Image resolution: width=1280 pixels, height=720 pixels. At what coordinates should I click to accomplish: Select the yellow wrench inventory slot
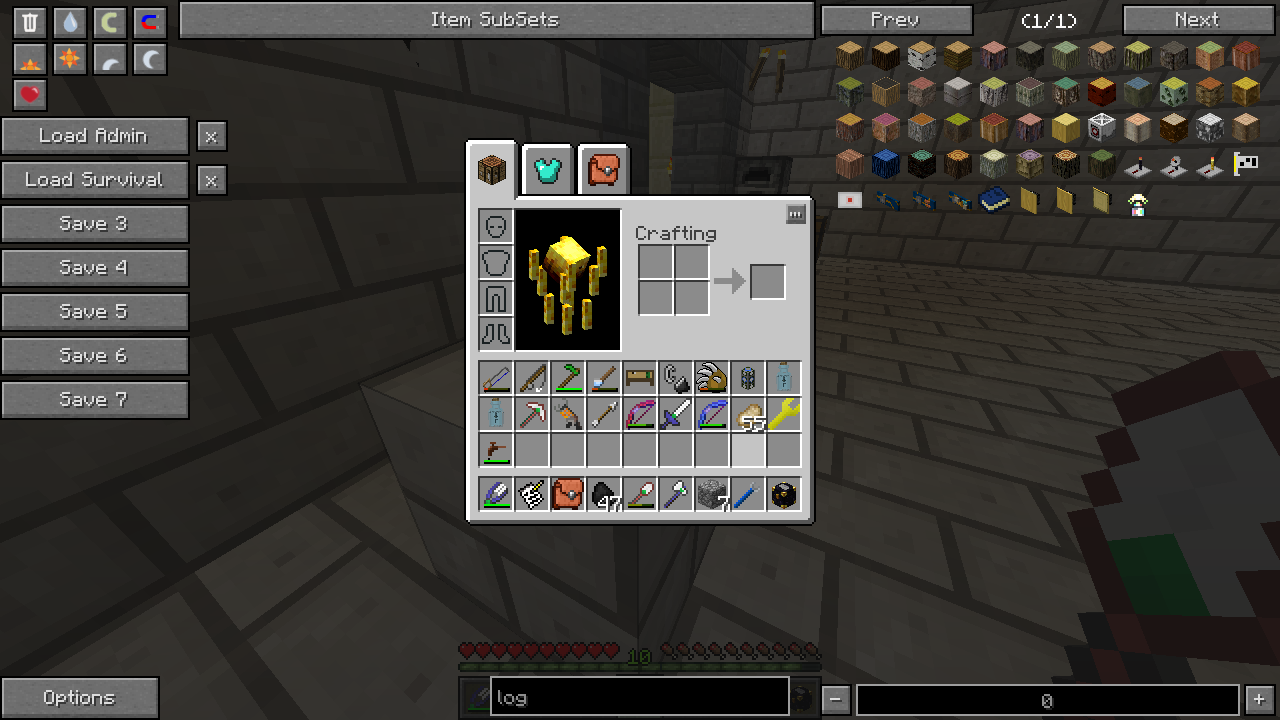click(783, 414)
